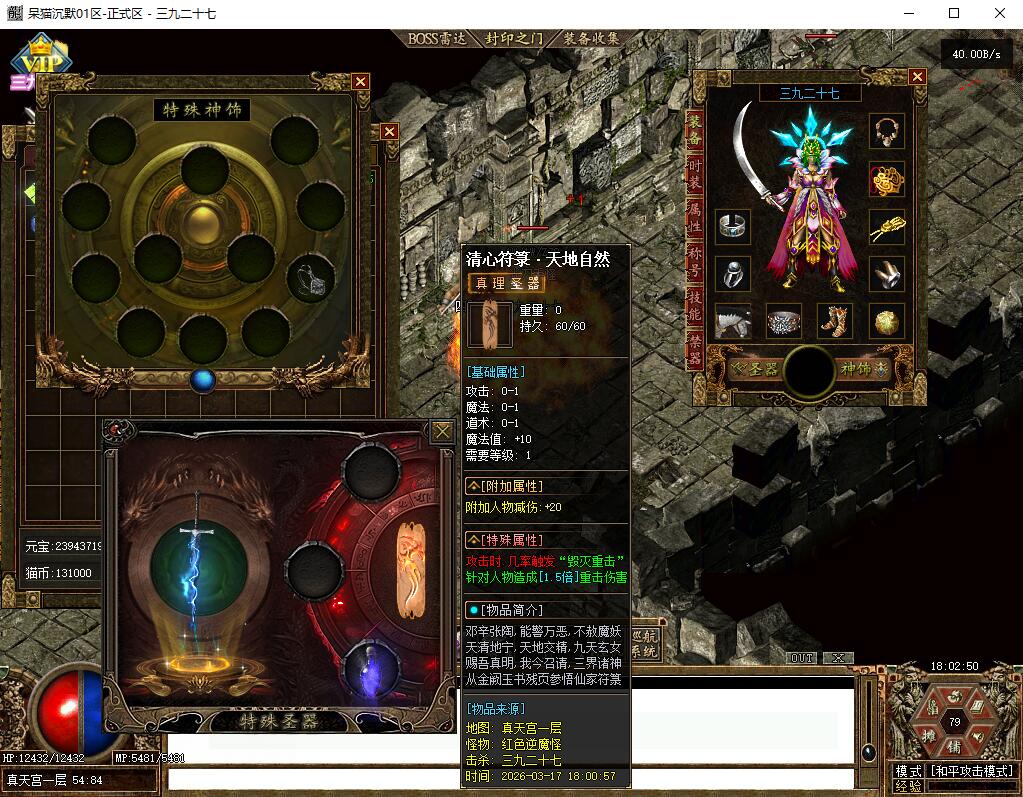The width and height of the screenshot is (1023, 797).
Task: Open the 封印之门 menu
Action: click(x=514, y=39)
